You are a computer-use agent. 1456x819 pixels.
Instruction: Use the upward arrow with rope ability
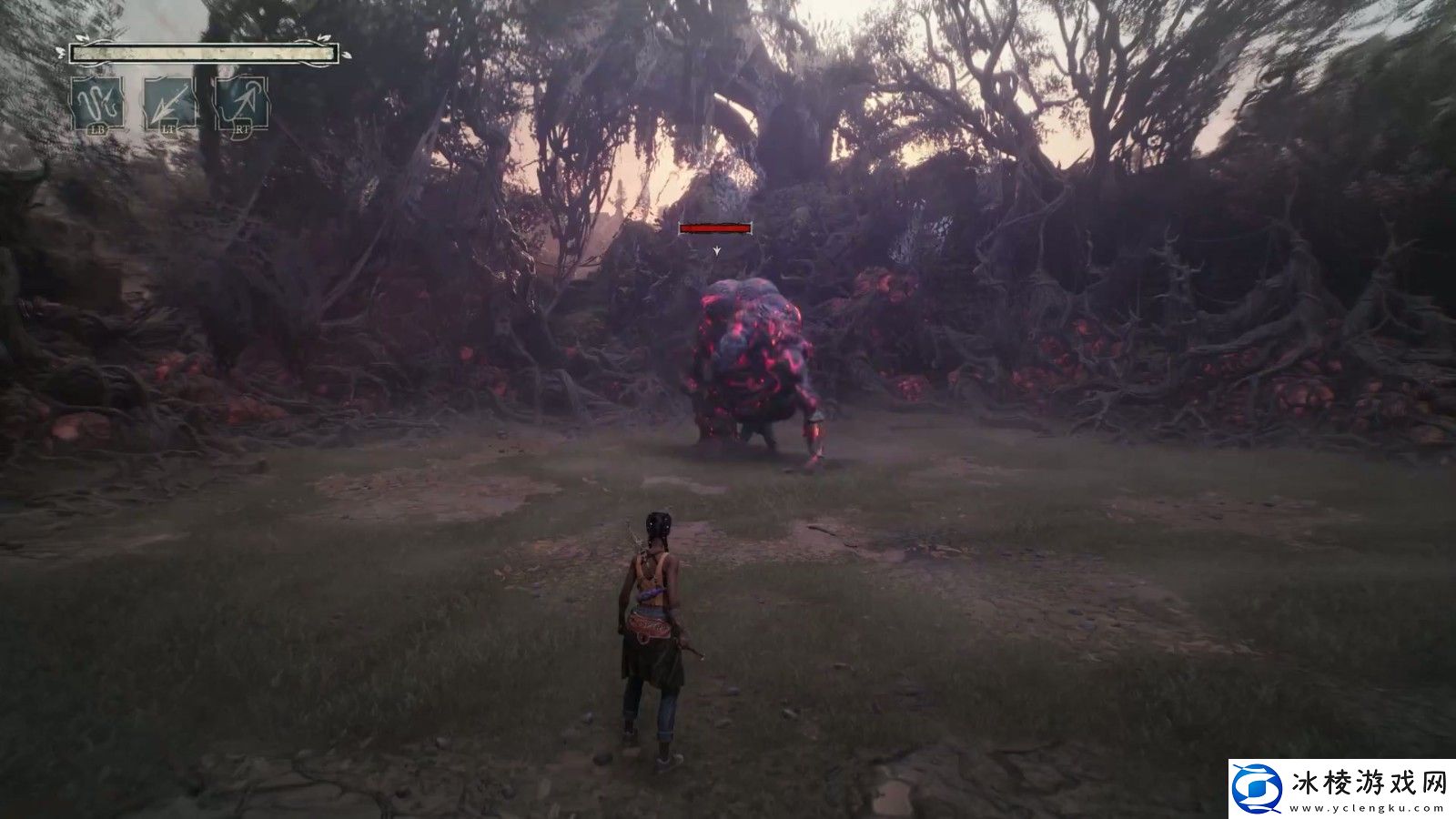[241, 103]
